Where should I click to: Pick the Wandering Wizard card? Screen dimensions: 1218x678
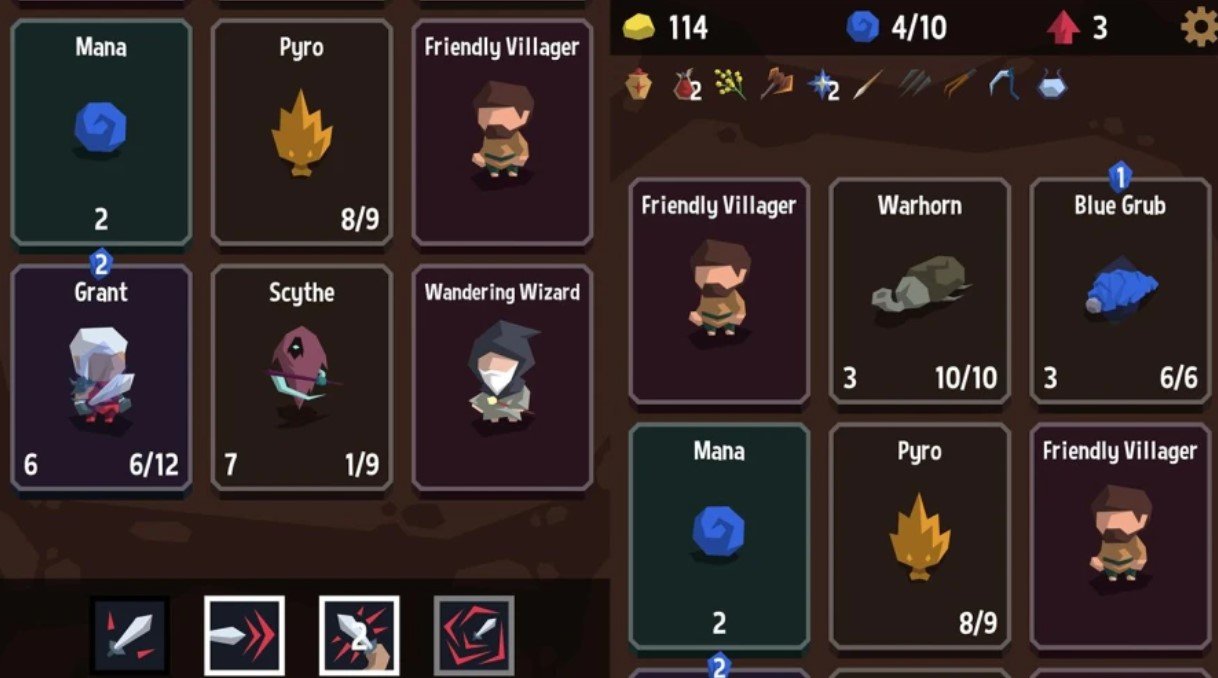tap(501, 377)
